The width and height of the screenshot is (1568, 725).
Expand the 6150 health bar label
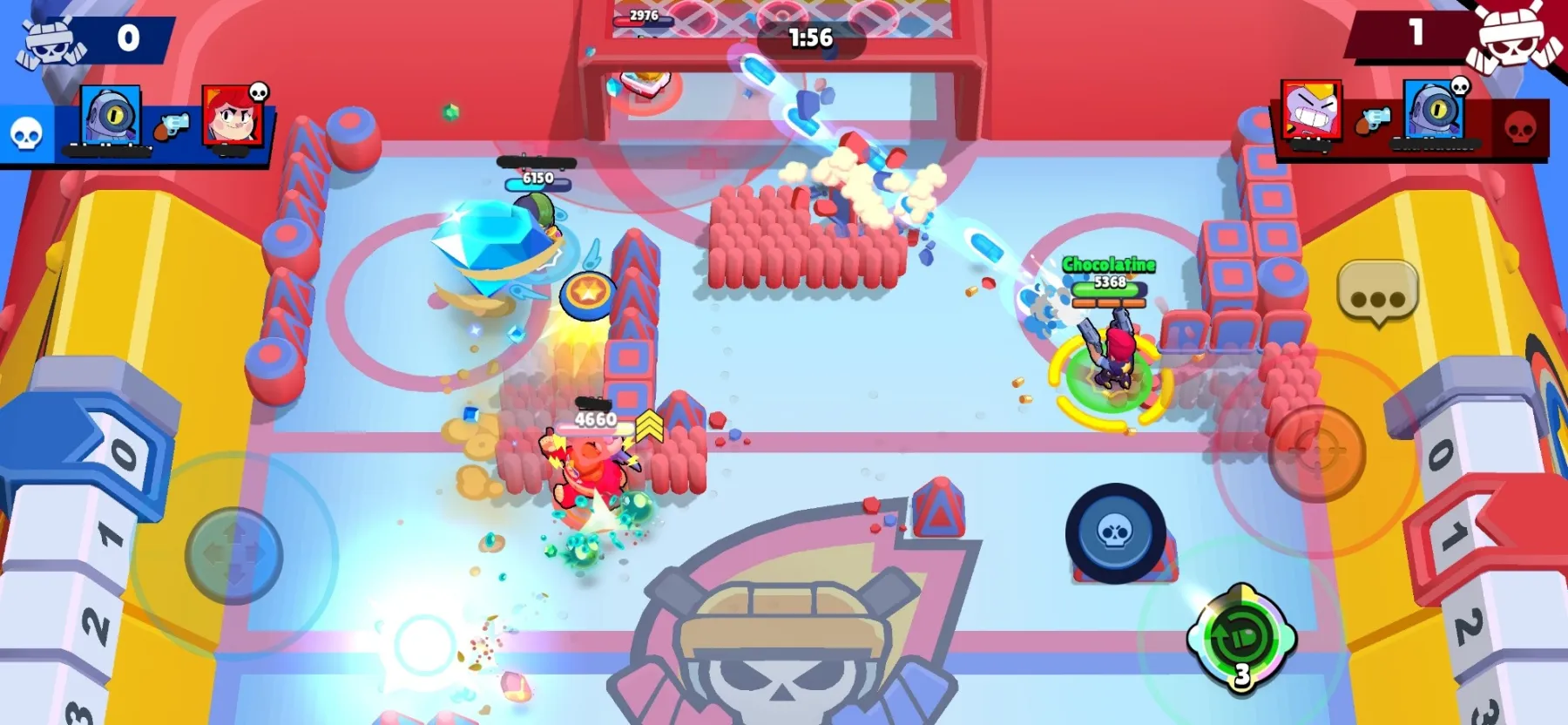(537, 177)
